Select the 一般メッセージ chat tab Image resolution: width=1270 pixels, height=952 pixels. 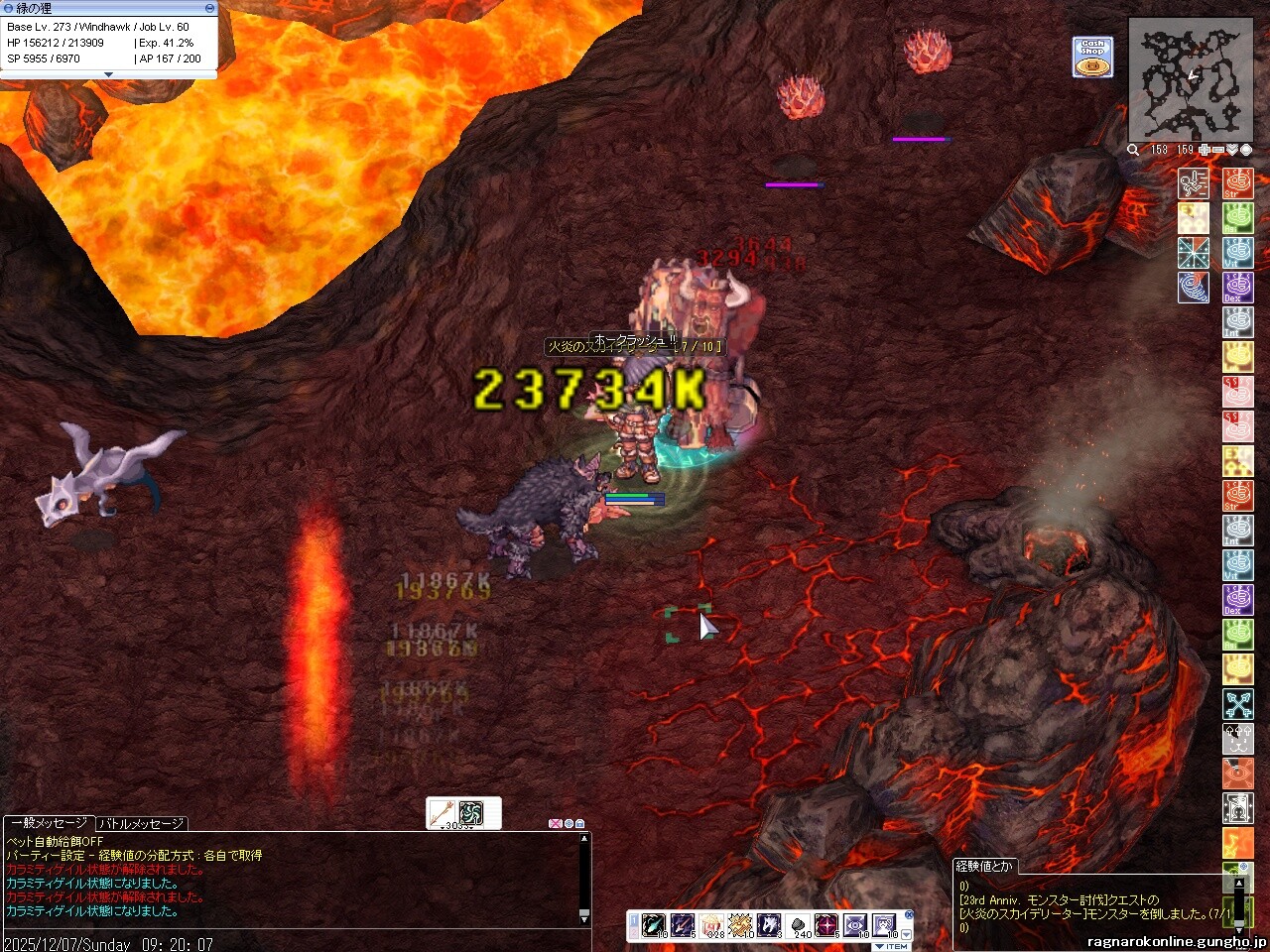click(x=49, y=823)
